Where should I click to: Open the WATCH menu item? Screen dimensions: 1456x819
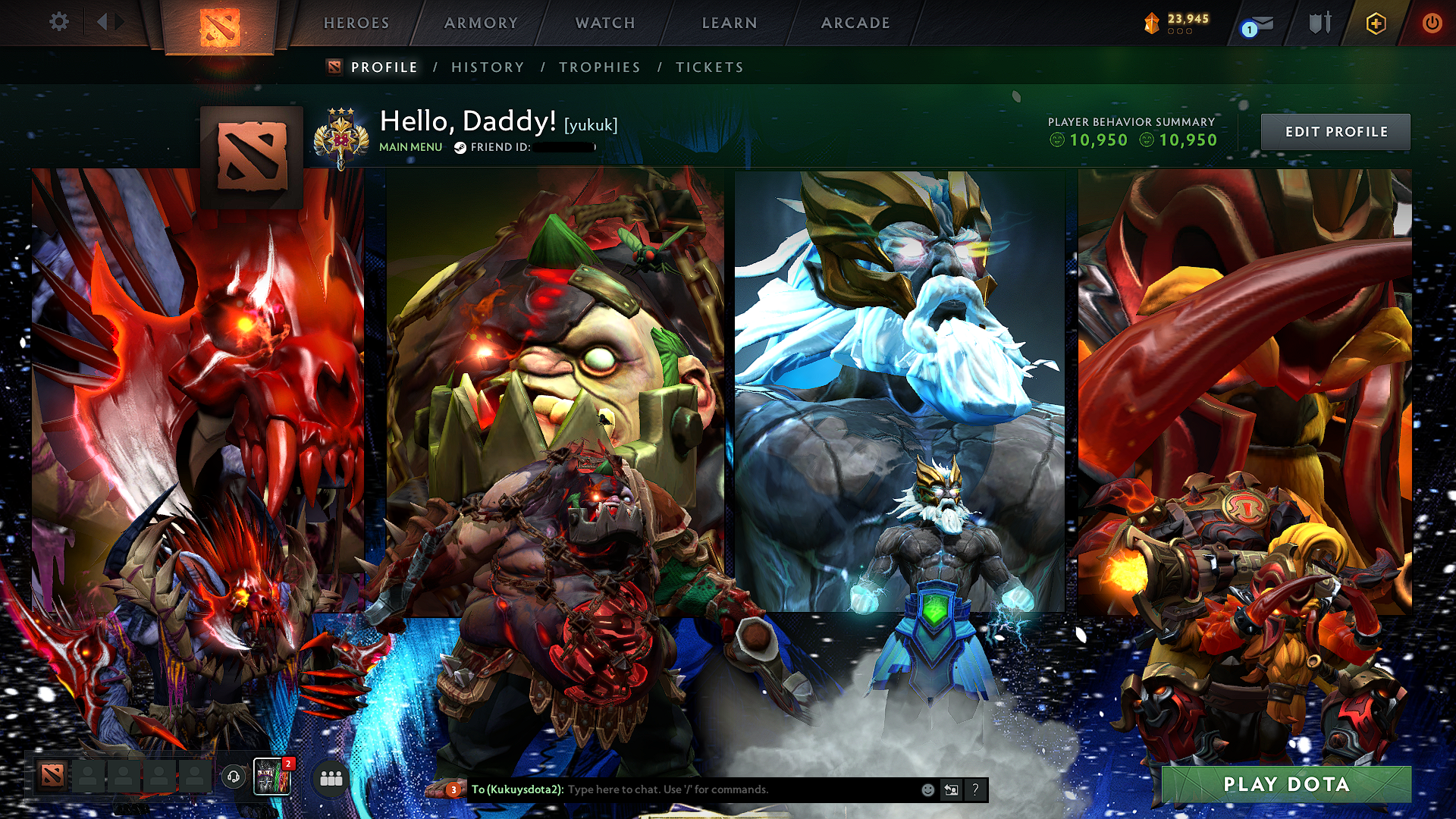point(604,23)
